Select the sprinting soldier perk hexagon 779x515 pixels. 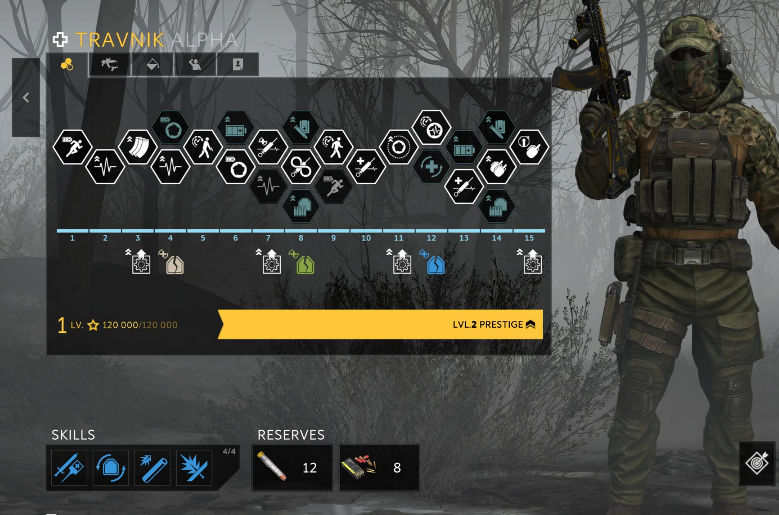coord(72,146)
